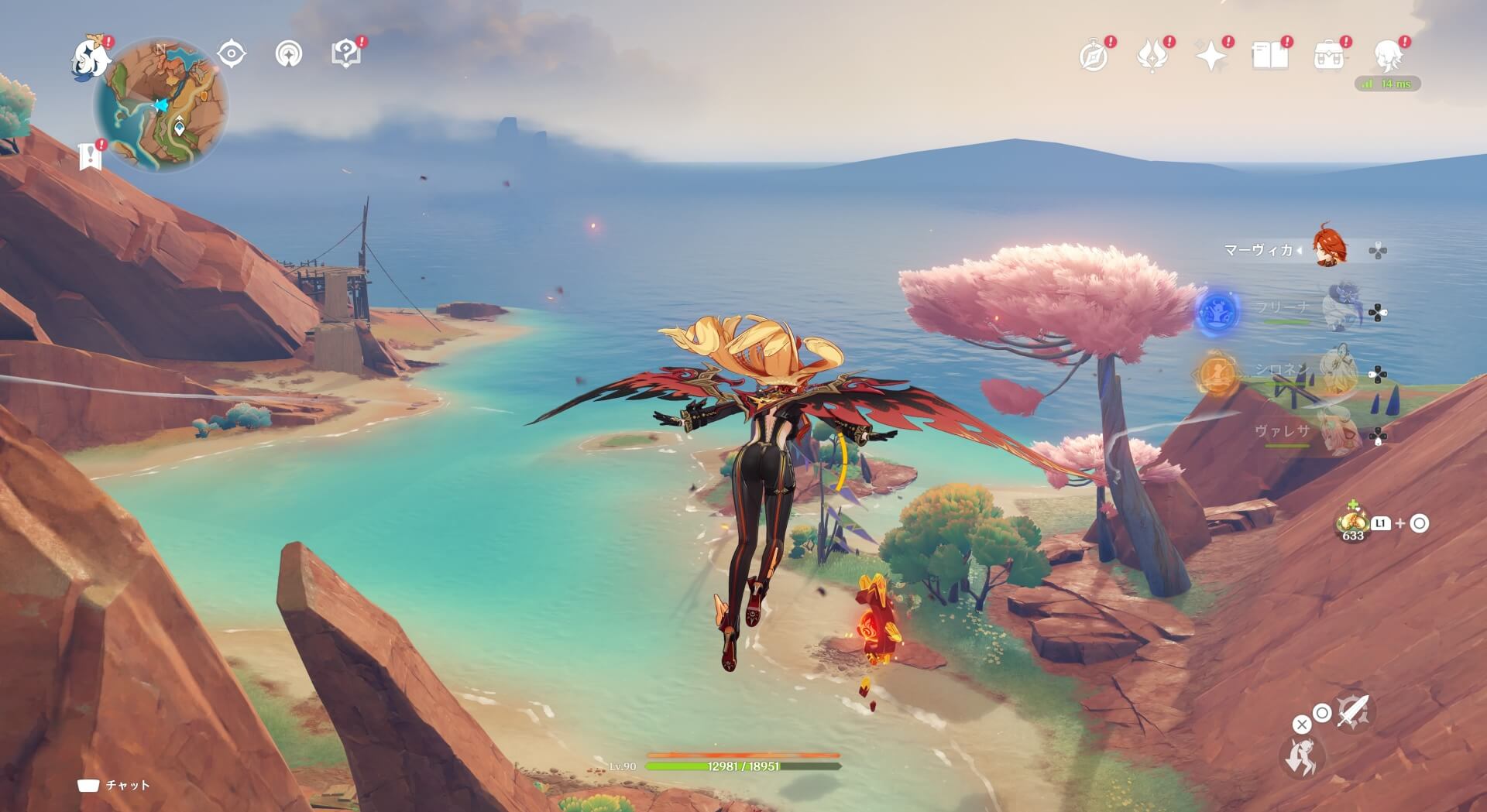Open the compass events icon
This screenshot has width=1487, height=812.
(x=1094, y=56)
